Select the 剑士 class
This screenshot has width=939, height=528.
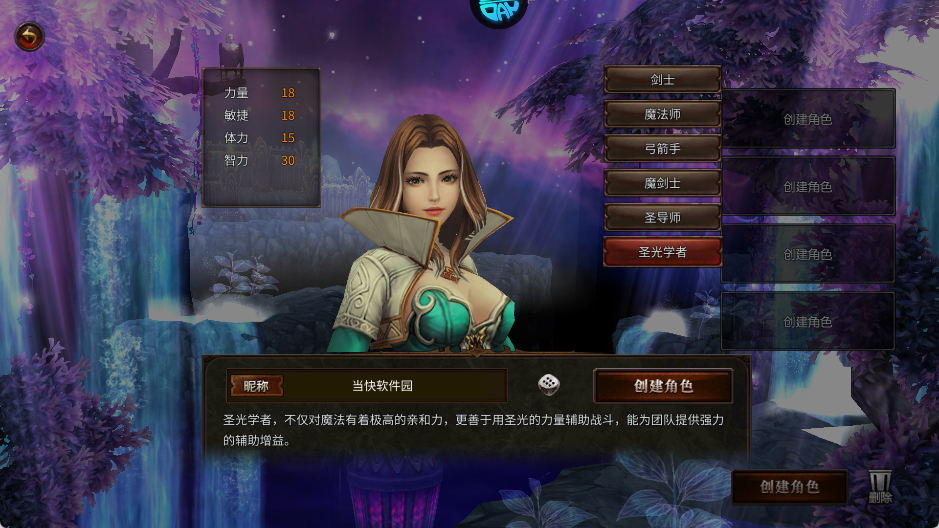[x=662, y=80]
